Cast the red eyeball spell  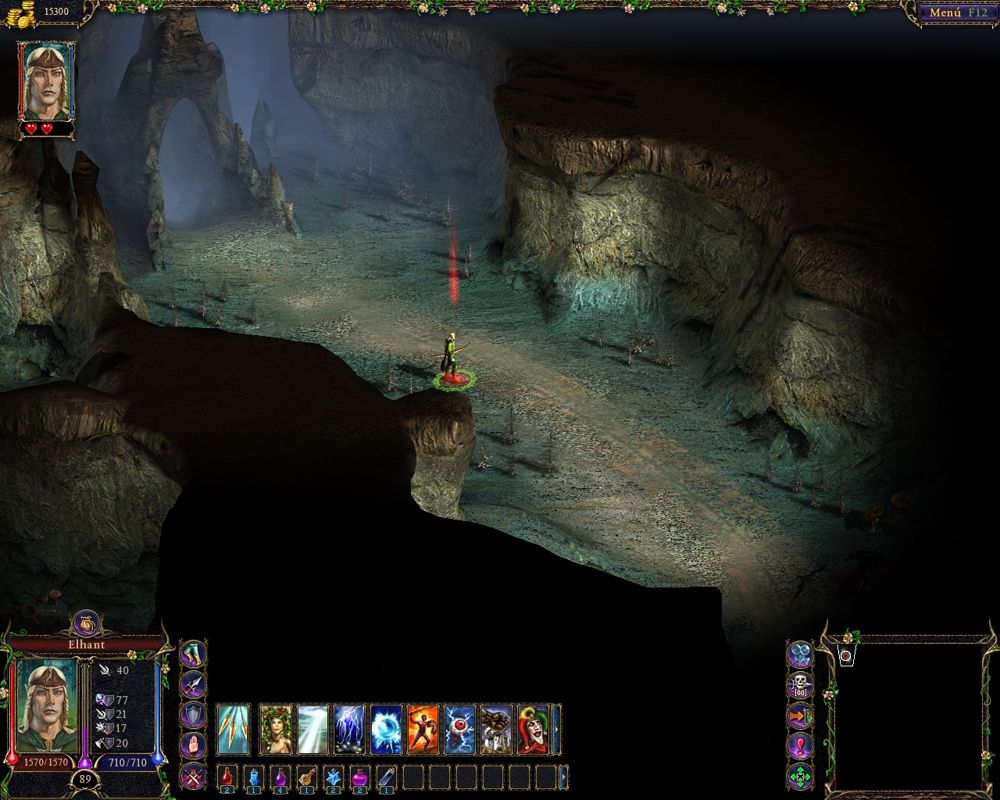tap(460, 729)
